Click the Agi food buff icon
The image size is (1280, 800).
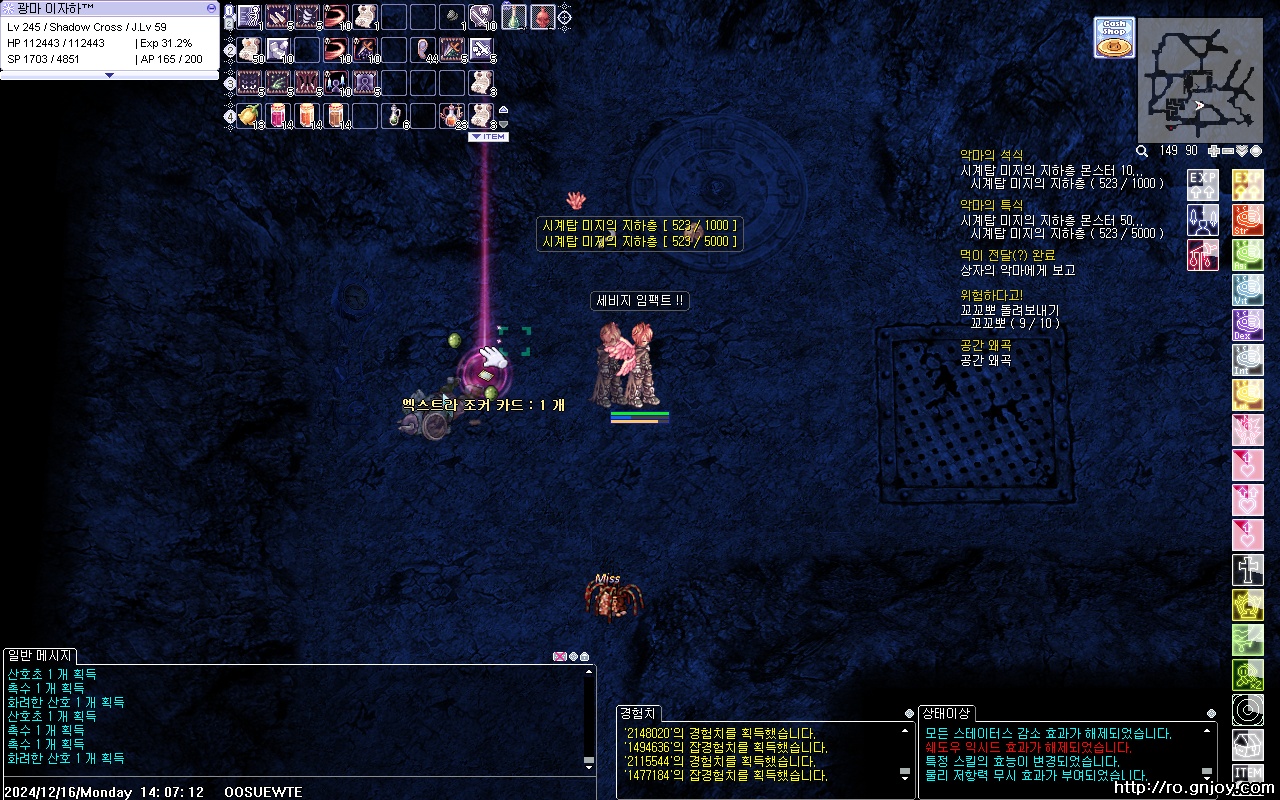coord(1247,254)
